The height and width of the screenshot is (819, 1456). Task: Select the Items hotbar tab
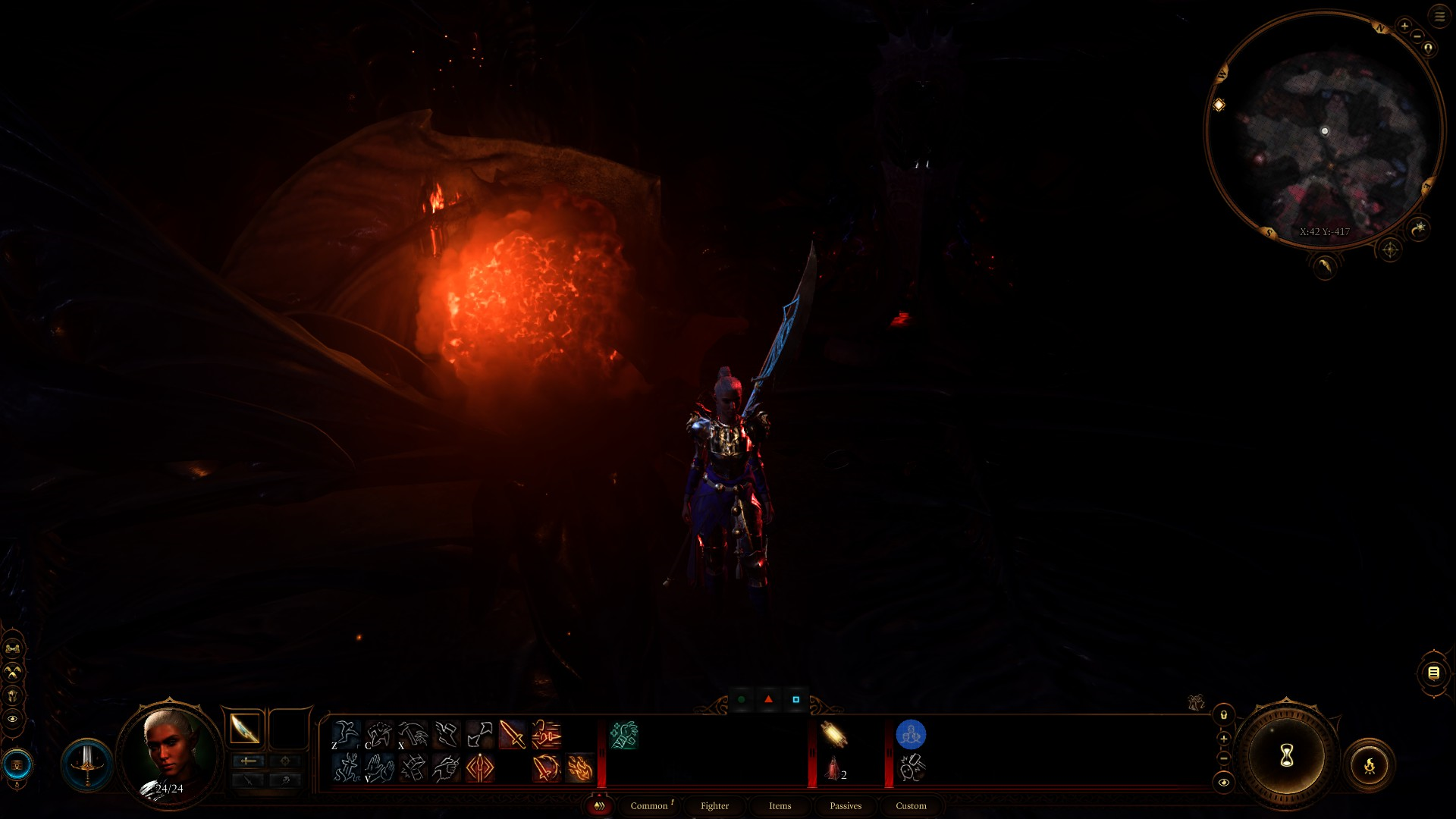pyautogui.click(x=780, y=805)
